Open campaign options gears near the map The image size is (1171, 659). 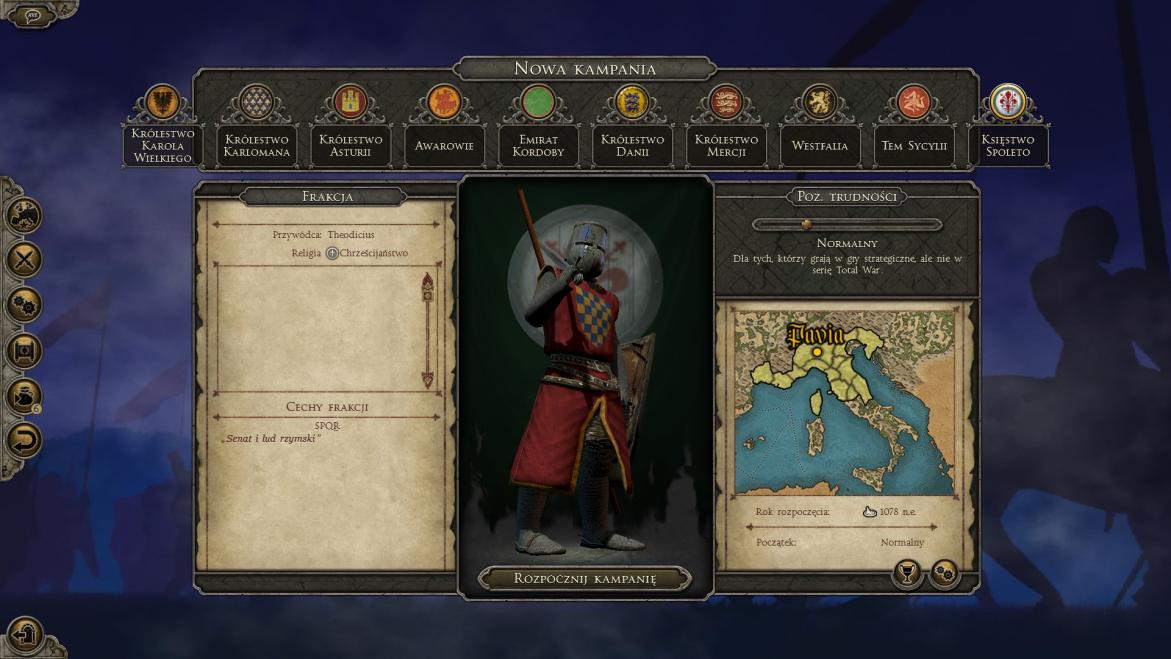pos(944,573)
